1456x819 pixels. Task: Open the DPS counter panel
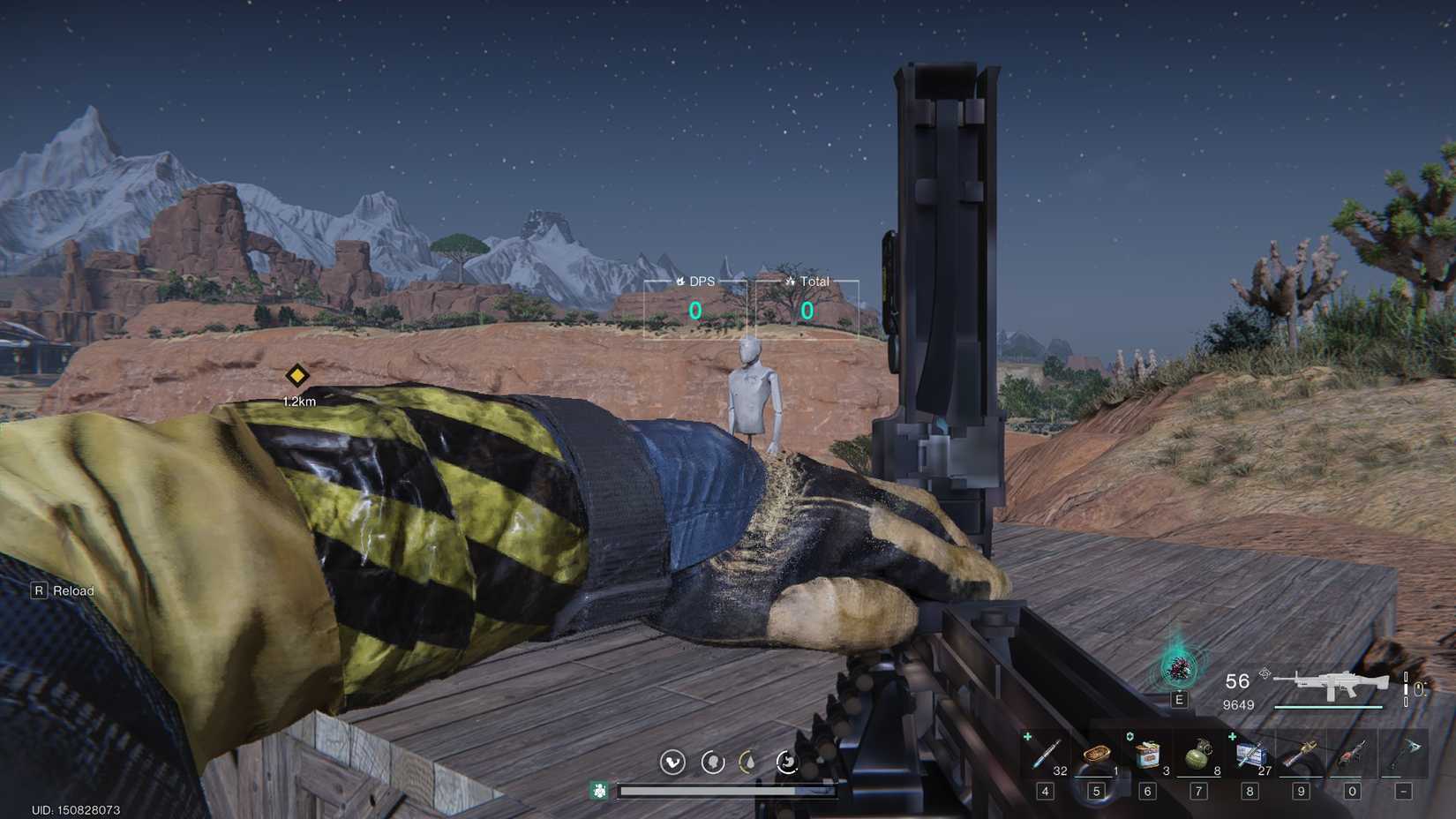coord(696,310)
